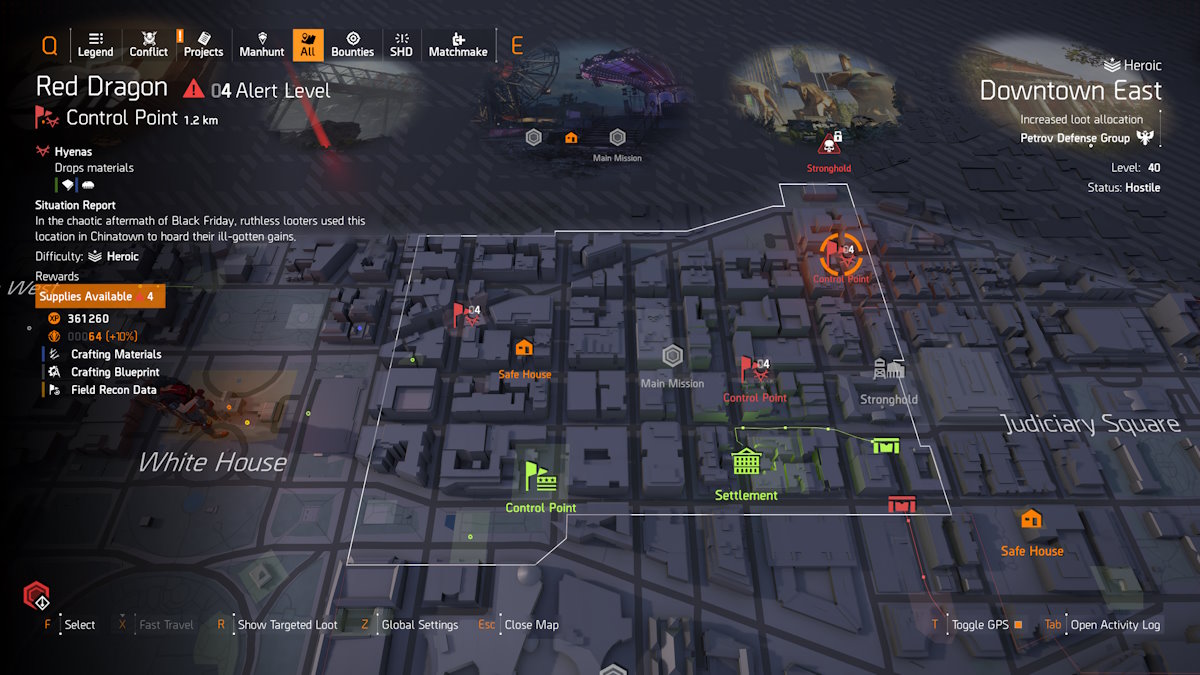Select the All map filter tab
The image size is (1200, 675).
[308, 44]
